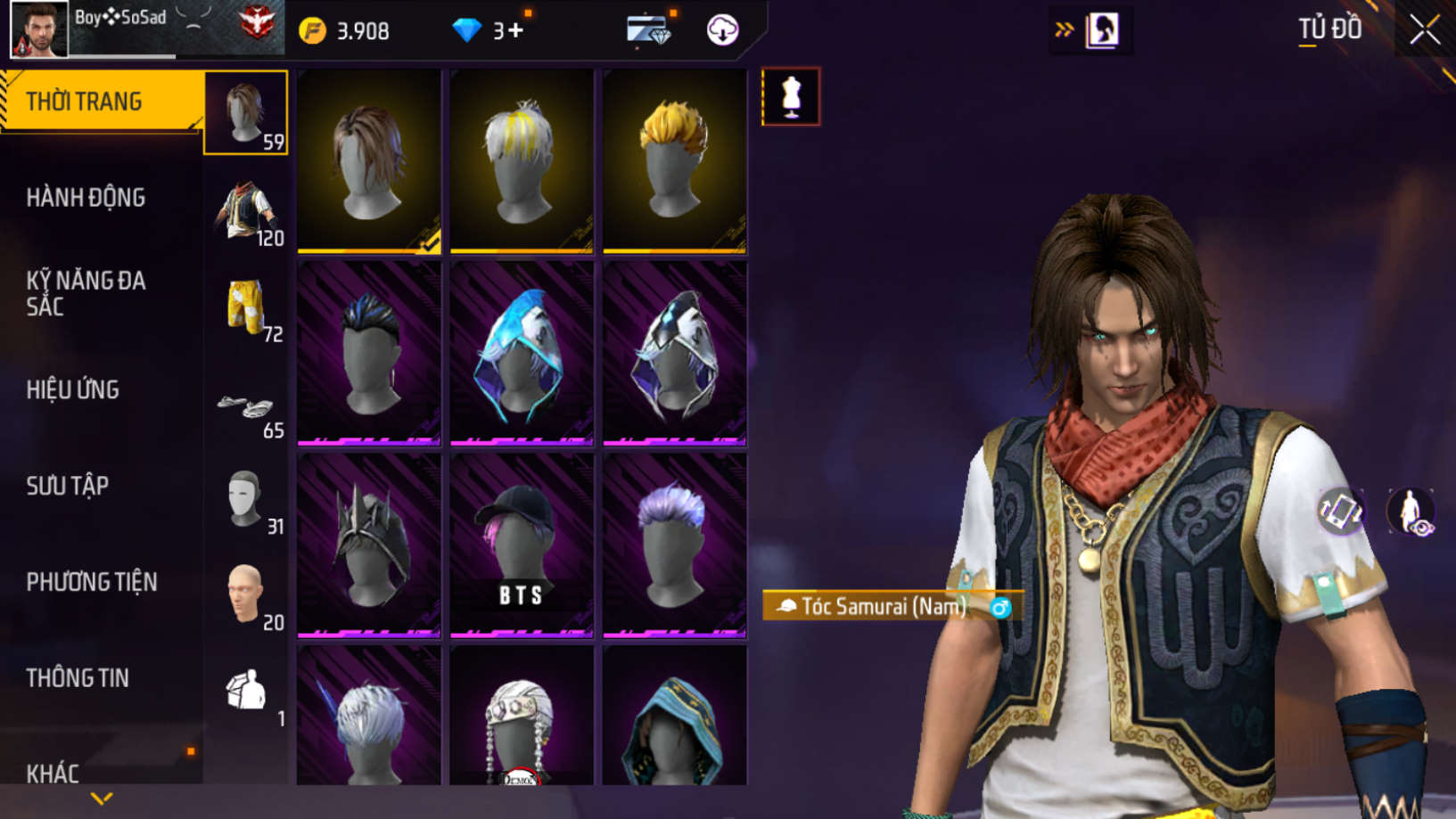Viewport: 1456px width, 819px height.
Task: Select the BTS black cap item
Action: pyautogui.click(x=522, y=545)
